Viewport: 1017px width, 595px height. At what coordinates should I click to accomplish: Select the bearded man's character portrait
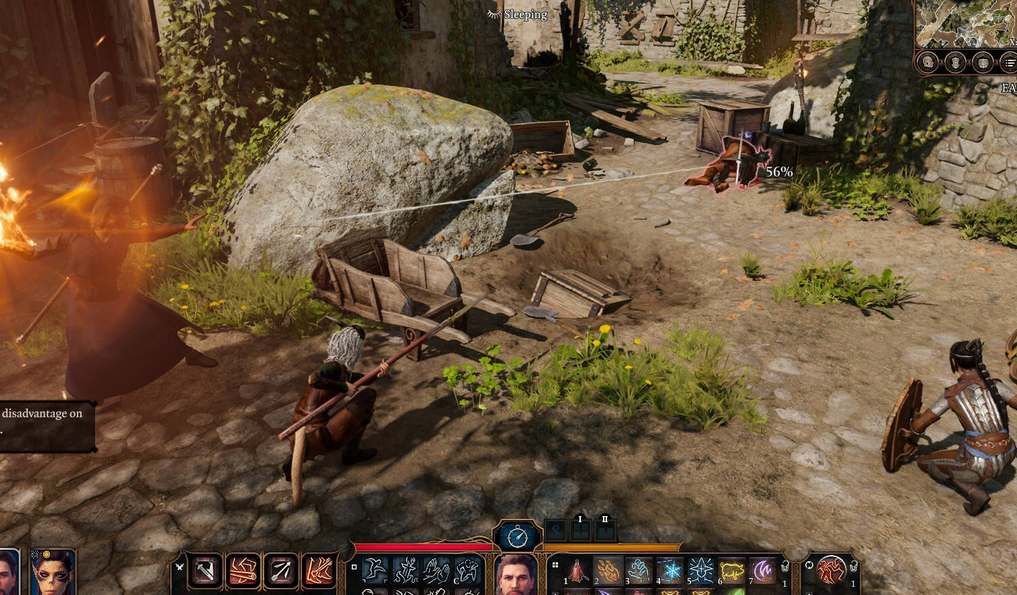(x=515, y=575)
